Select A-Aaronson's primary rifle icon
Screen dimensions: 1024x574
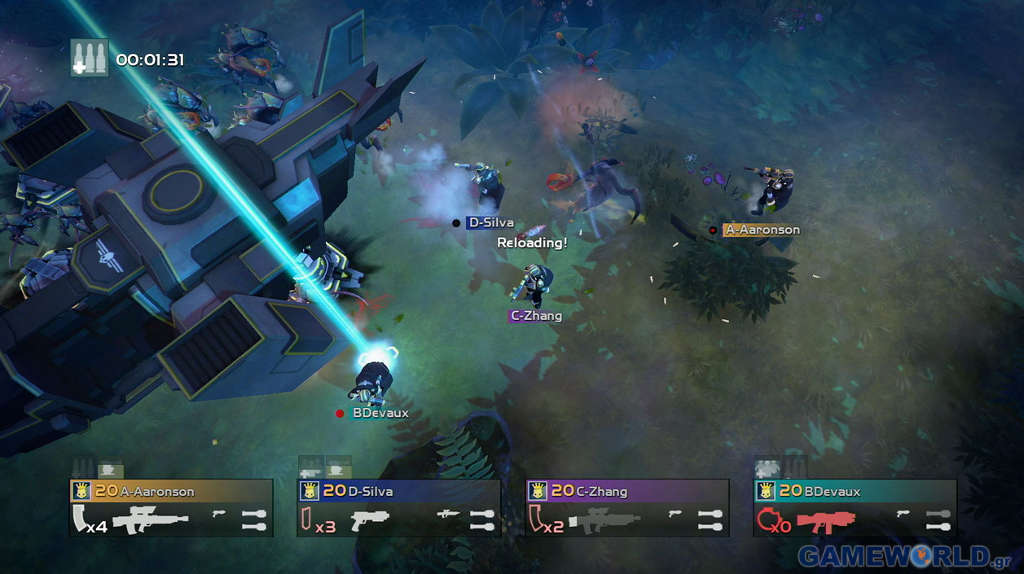150,519
